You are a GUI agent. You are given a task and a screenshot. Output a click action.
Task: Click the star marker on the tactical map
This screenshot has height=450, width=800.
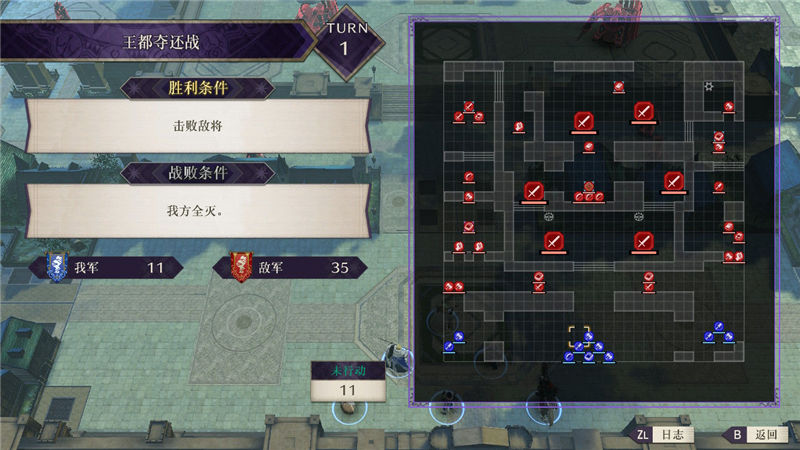(709, 87)
